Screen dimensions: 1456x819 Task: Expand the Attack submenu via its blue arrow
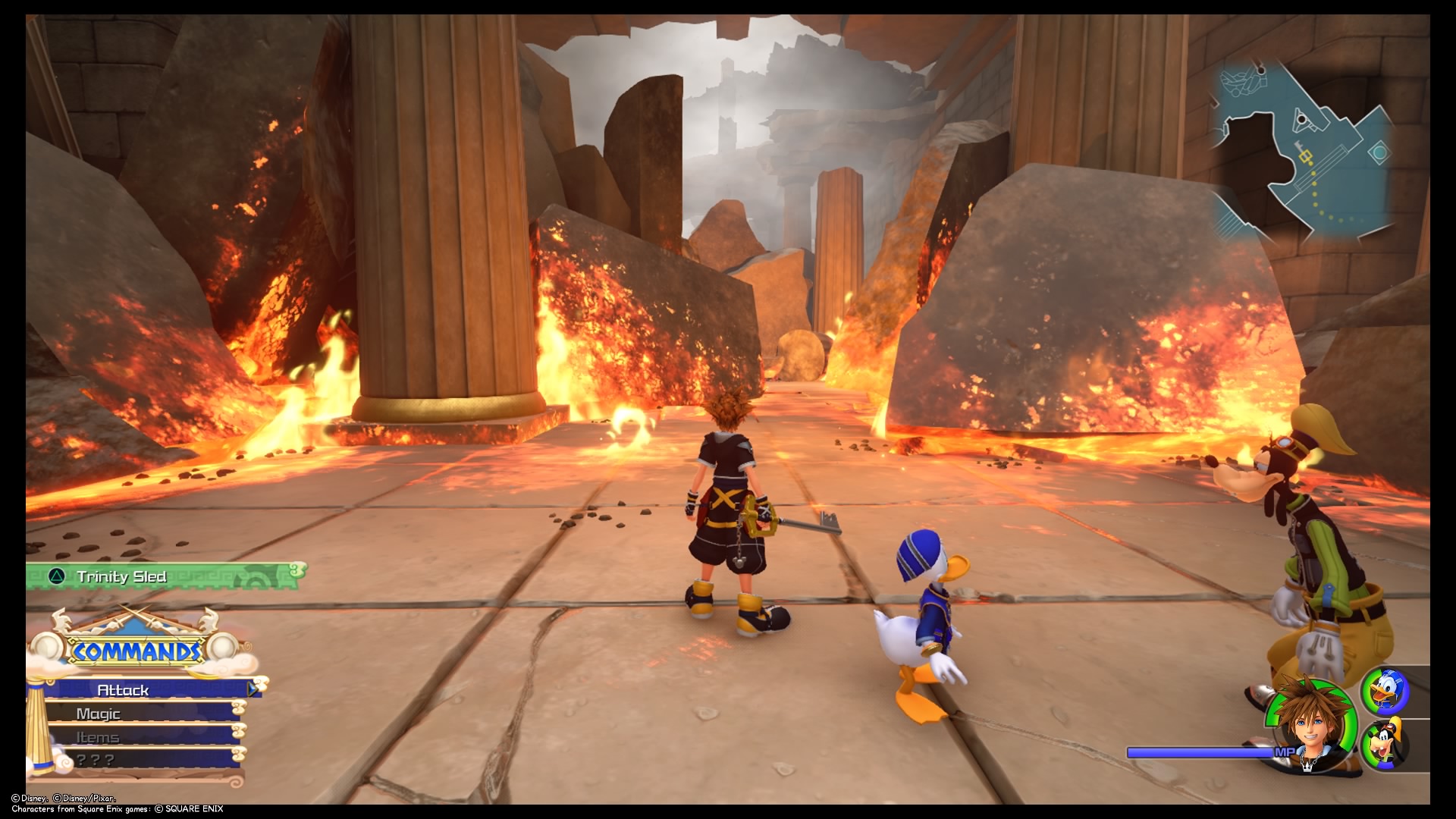click(x=252, y=689)
